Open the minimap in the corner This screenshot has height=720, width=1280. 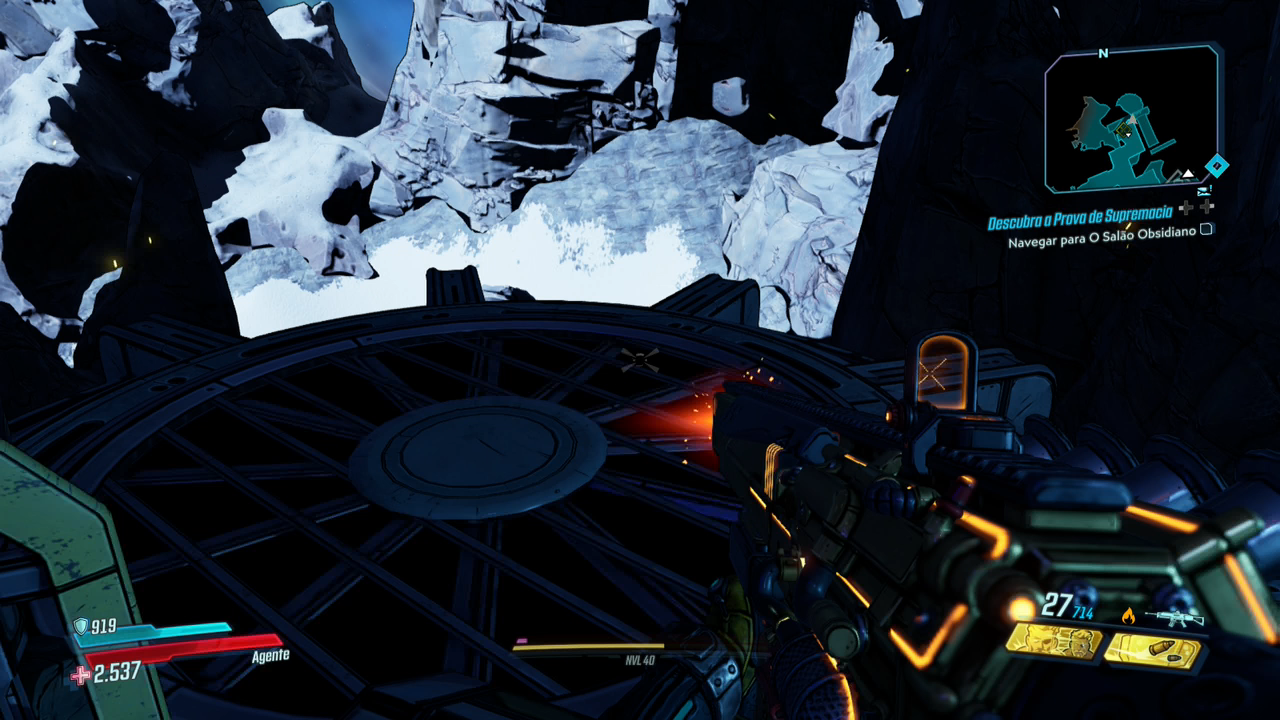[x=1131, y=120]
